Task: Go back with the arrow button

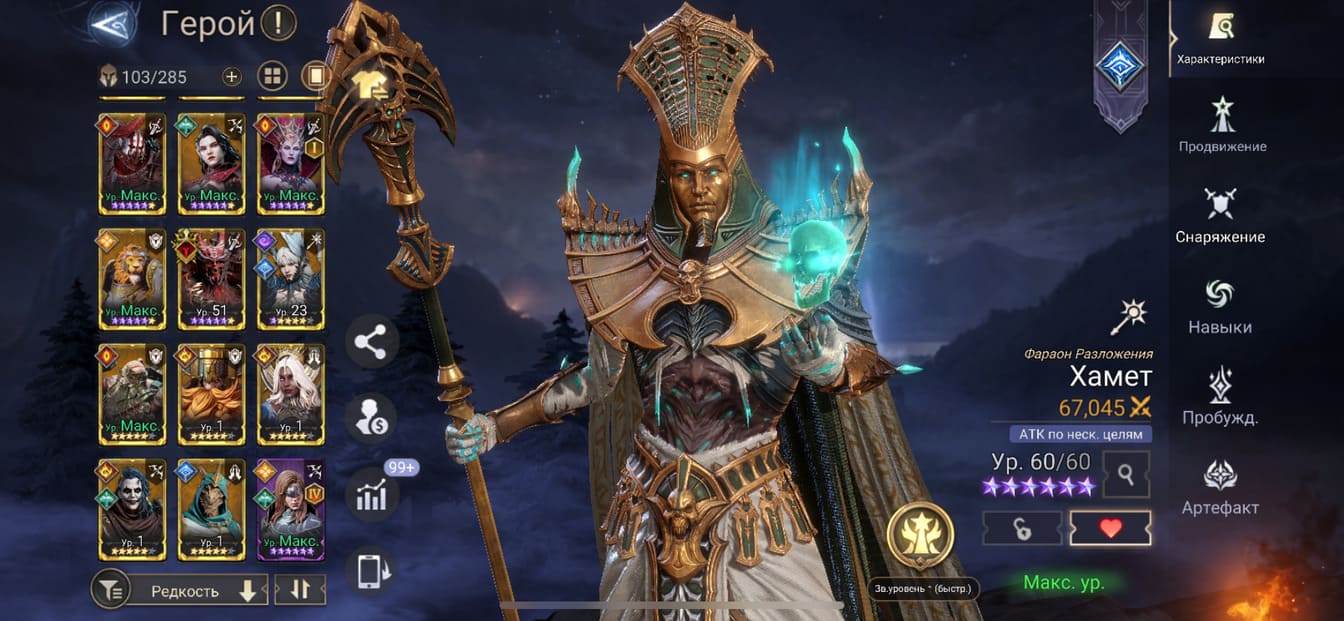Action: point(111,25)
